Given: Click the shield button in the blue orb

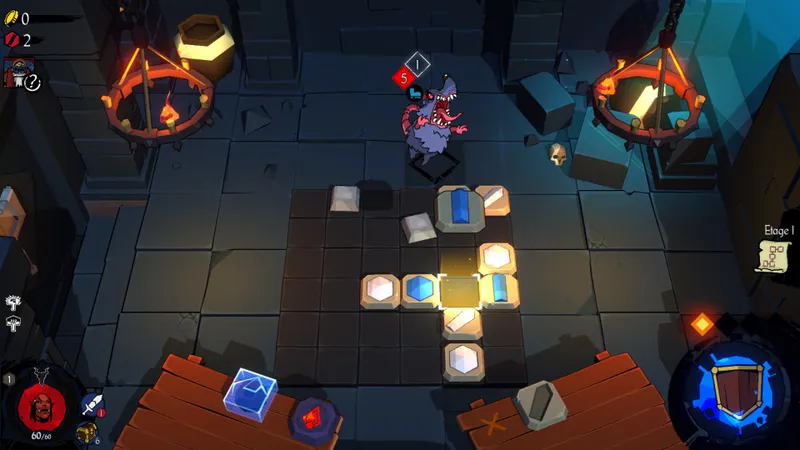Looking at the screenshot, I should tap(735, 390).
